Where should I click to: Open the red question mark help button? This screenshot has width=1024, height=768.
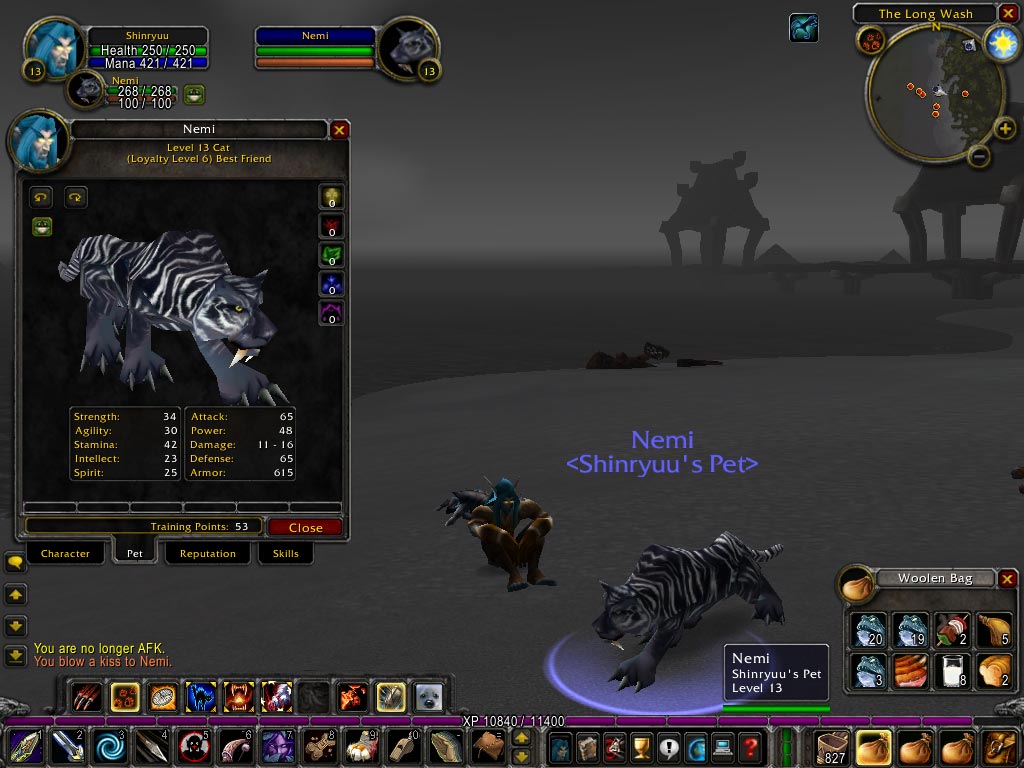[750, 747]
